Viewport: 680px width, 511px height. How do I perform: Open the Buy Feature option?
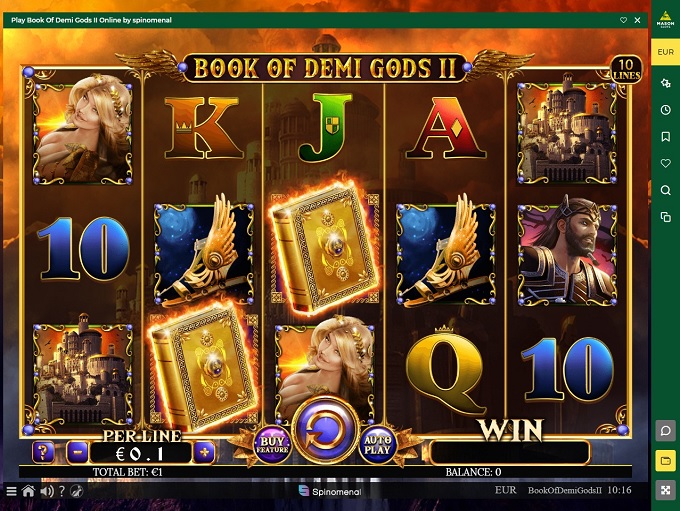coord(273,443)
